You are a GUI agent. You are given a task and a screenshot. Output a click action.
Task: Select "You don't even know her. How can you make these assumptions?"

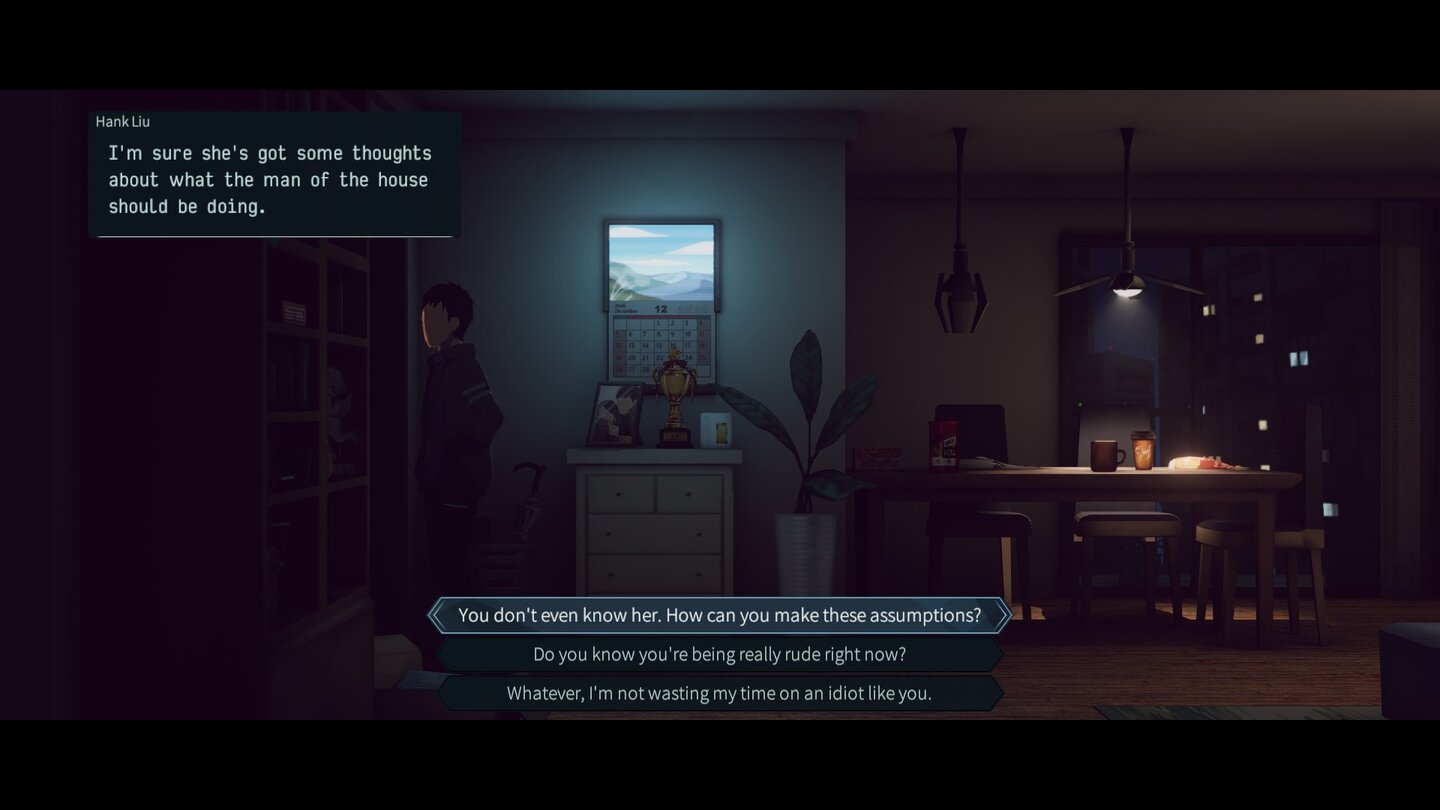pyautogui.click(x=720, y=615)
